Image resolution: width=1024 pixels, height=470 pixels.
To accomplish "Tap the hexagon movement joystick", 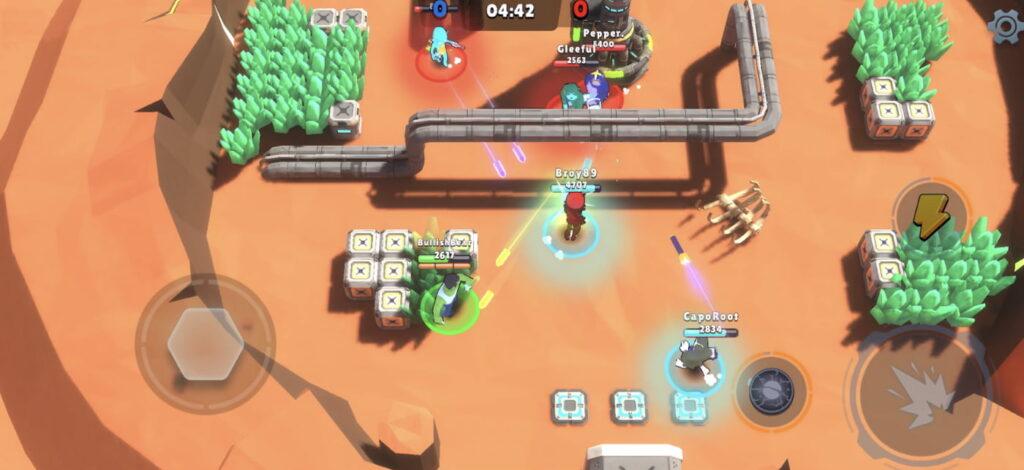I will pyautogui.click(x=205, y=344).
